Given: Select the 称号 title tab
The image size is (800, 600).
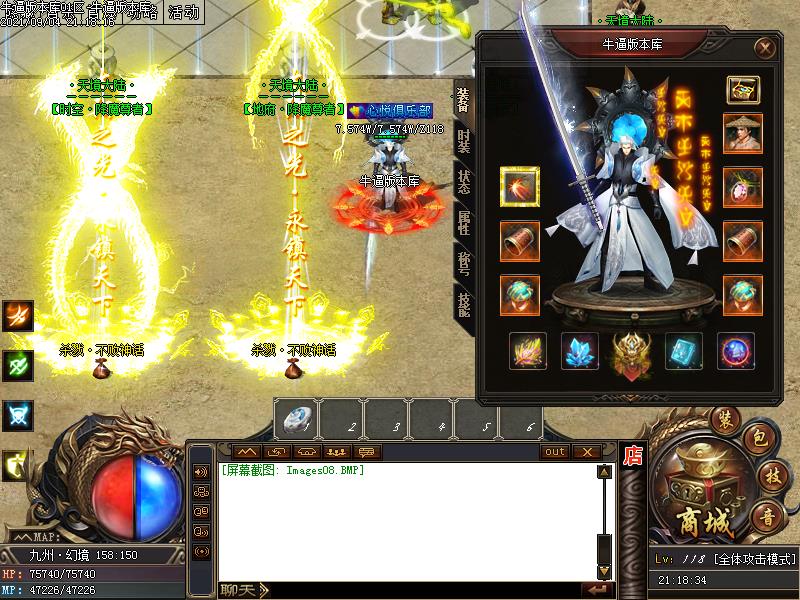Looking at the screenshot, I should click(463, 262).
